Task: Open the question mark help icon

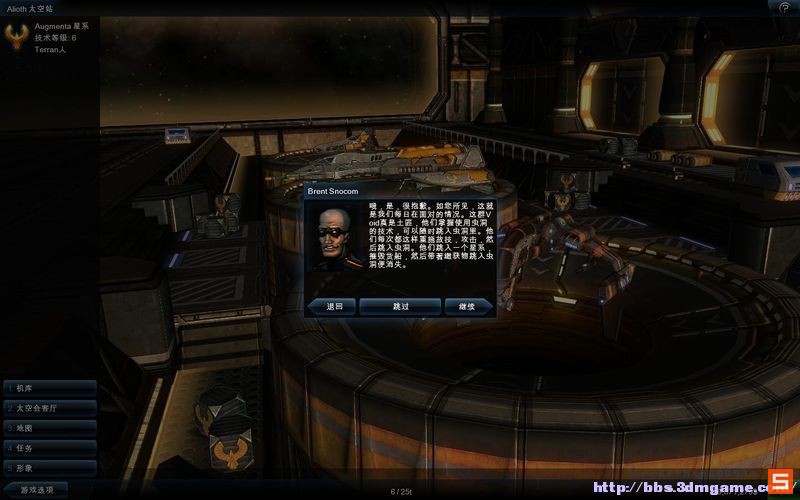Action: pos(785,7)
